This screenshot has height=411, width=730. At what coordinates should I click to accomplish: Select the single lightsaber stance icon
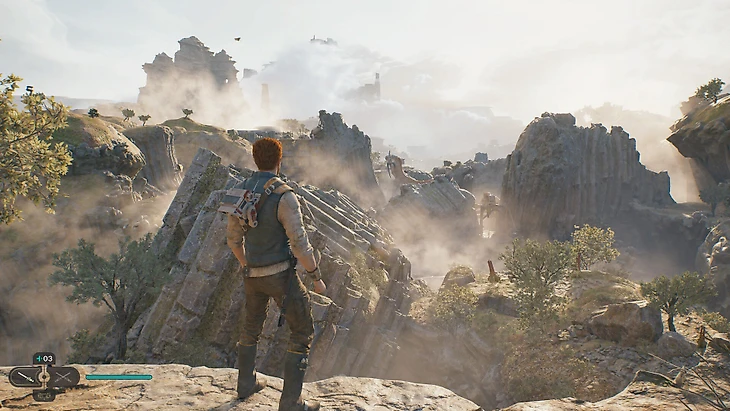point(24,377)
